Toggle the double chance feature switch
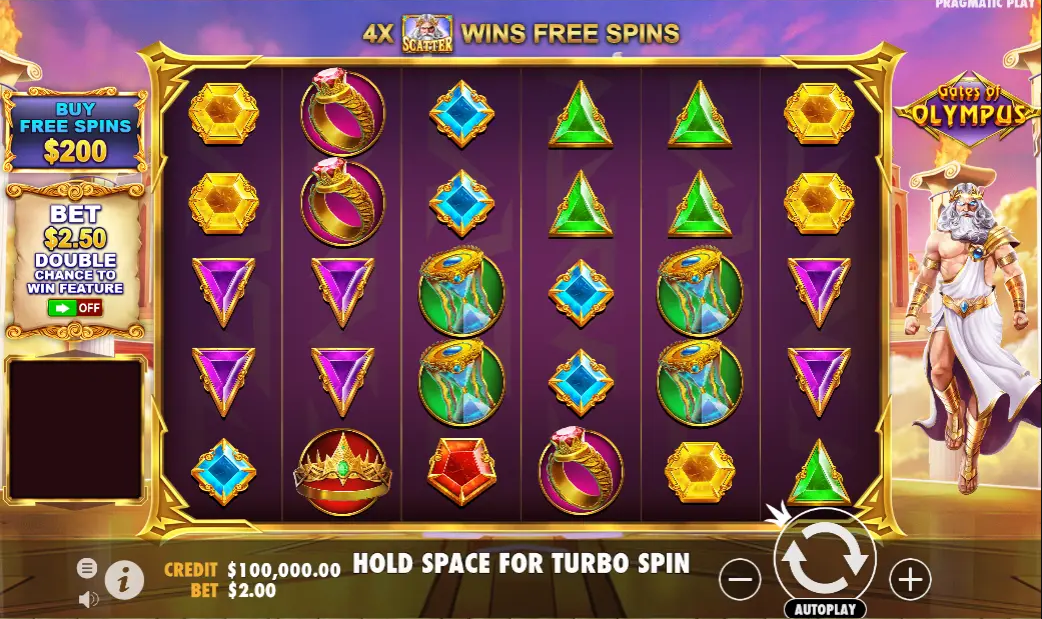This screenshot has width=1042, height=619. (x=76, y=307)
